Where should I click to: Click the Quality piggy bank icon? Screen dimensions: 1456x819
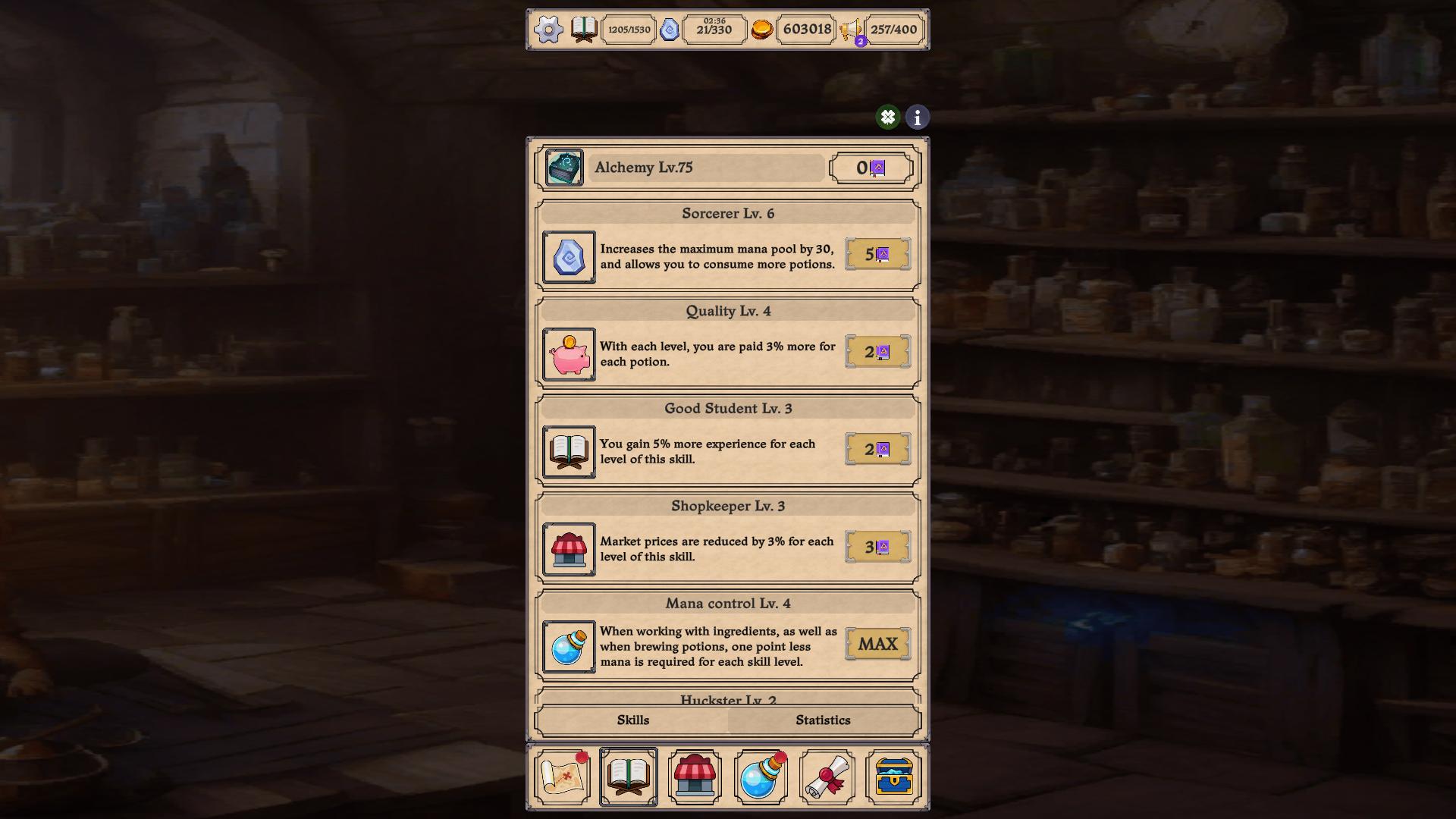pyautogui.click(x=568, y=354)
